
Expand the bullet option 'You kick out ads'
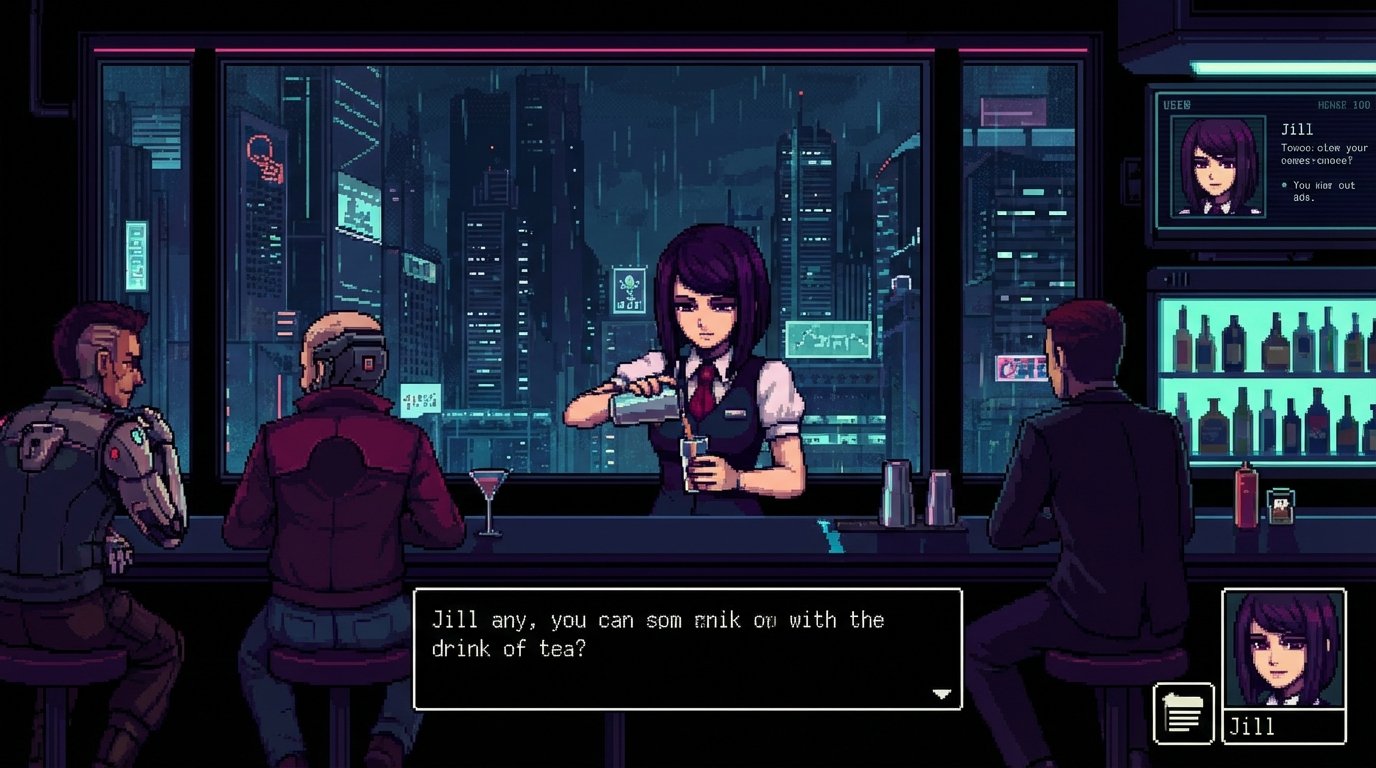pos(1319,190)
